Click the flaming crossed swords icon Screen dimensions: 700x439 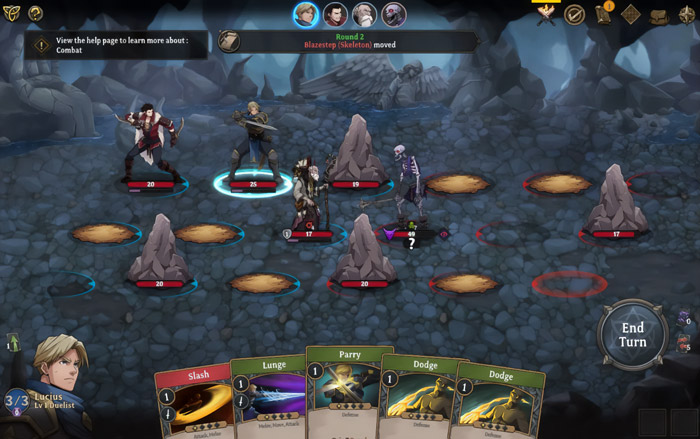pyautogui.click(x=546, y=14)
